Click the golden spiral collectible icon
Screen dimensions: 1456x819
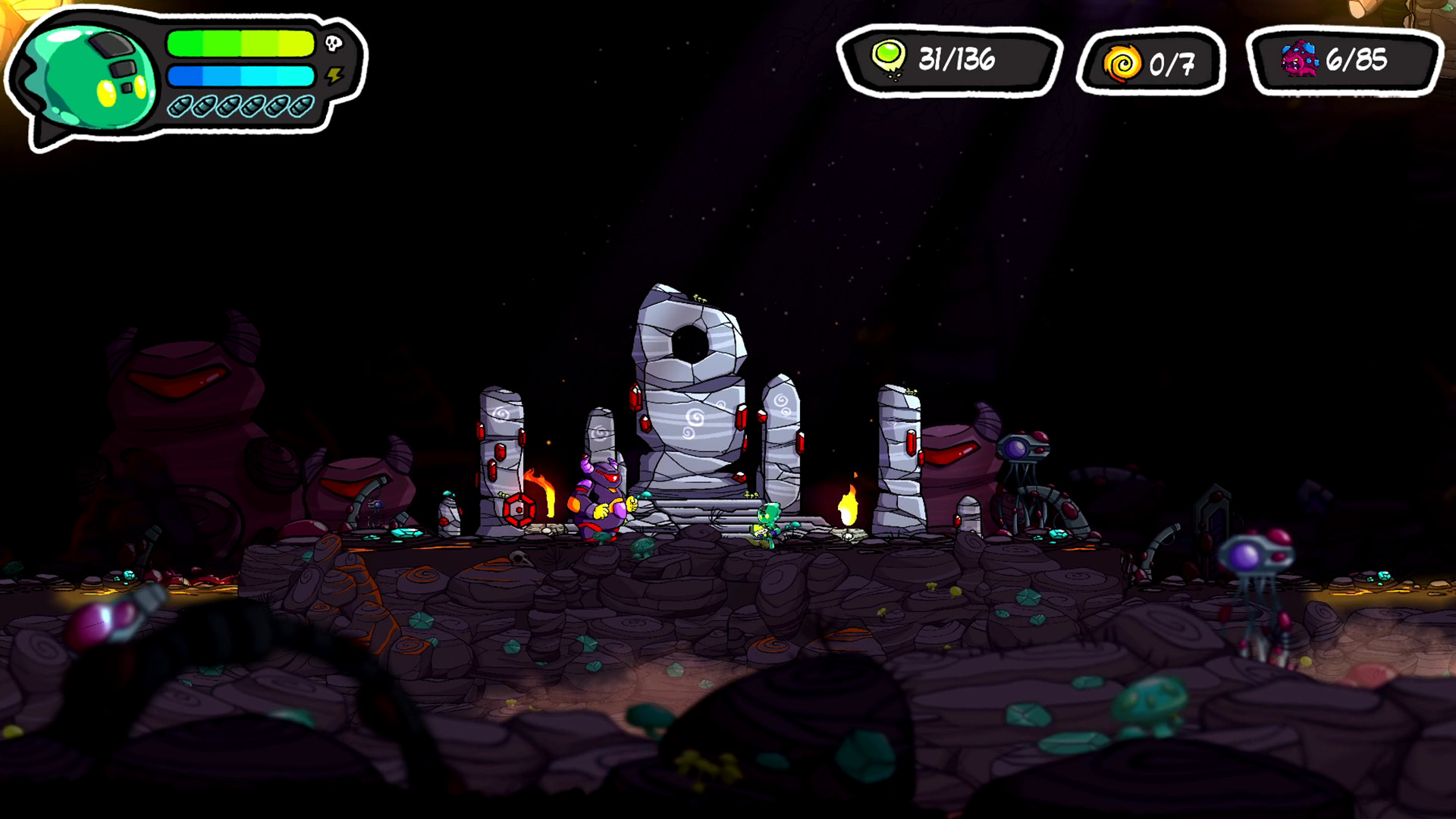(1122, 62)
